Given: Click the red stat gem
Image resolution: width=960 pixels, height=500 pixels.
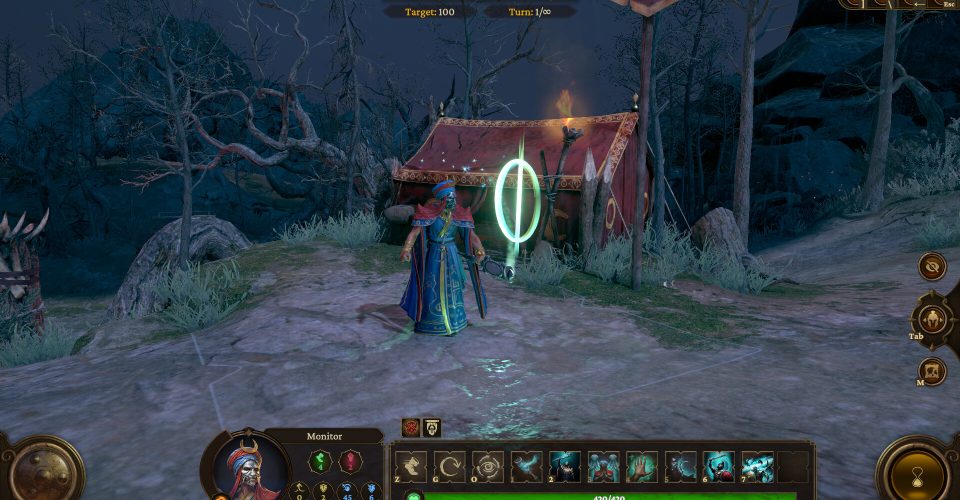Looking at the screenshot, I should 349,462.
